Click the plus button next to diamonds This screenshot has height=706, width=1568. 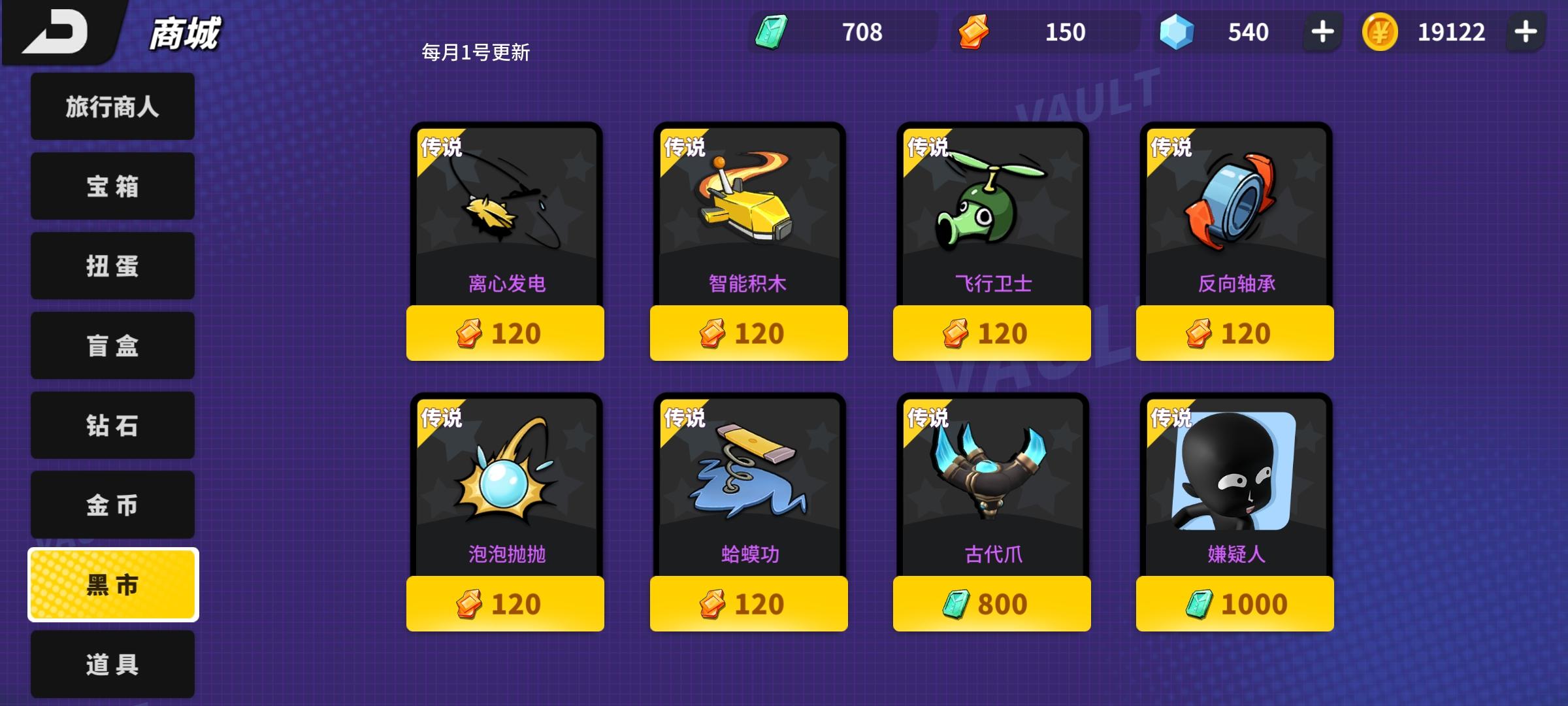1321,31
